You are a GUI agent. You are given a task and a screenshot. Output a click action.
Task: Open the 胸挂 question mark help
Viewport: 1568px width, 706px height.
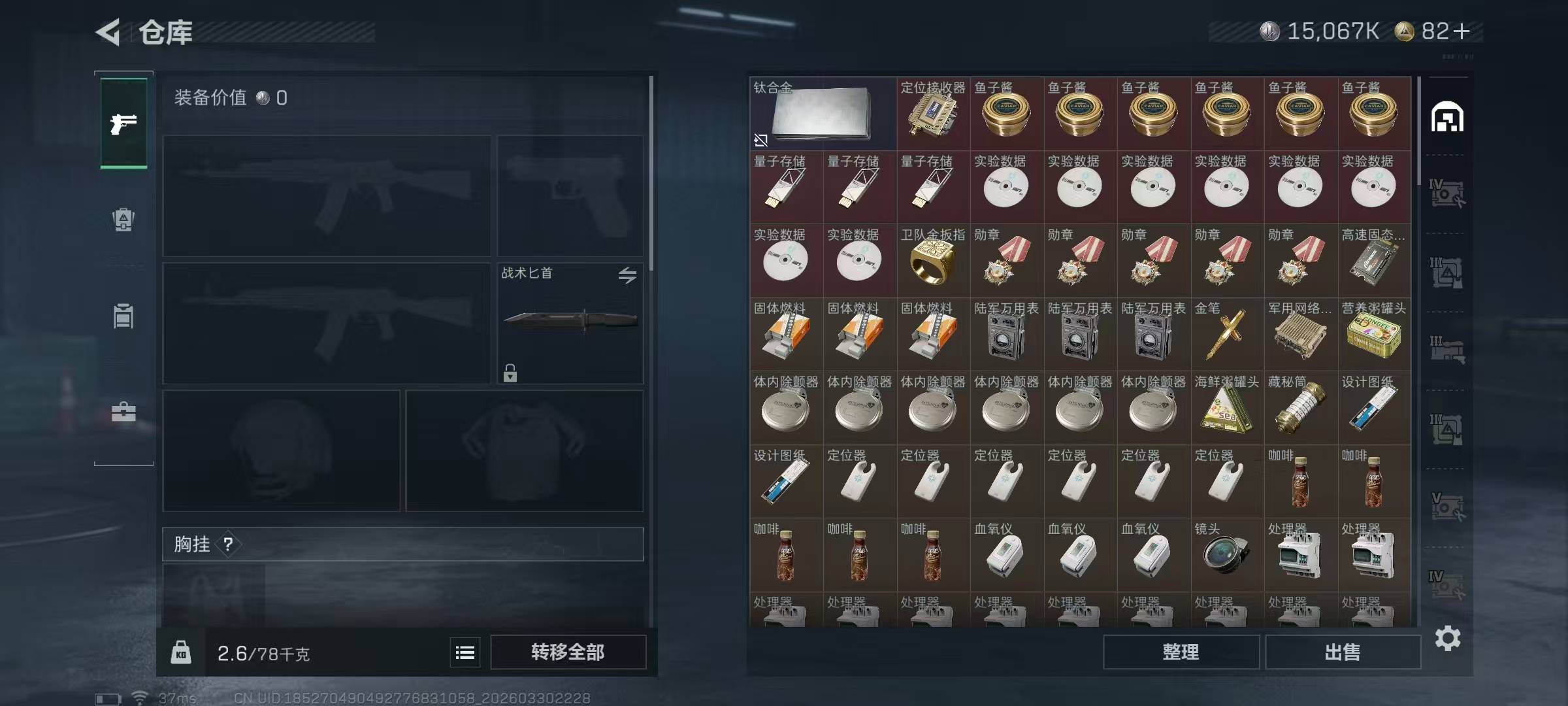point(228,544)
